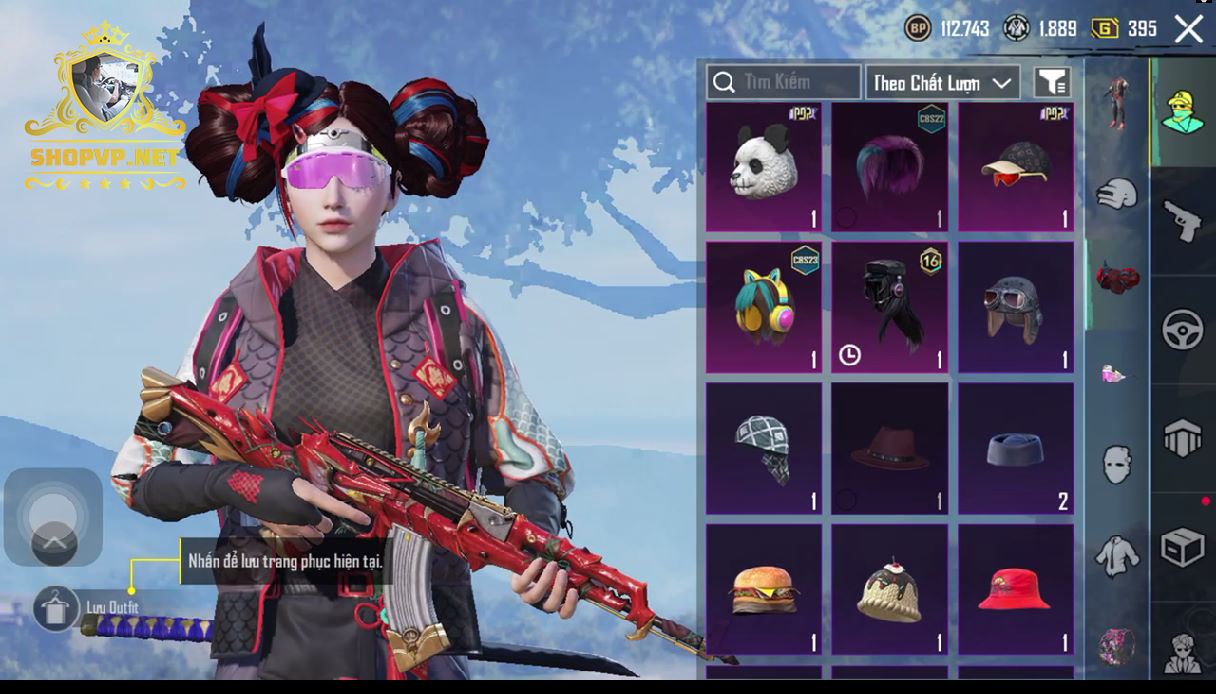
Task: Close the inventory with the X button
Action: (x=1188, y=29)
